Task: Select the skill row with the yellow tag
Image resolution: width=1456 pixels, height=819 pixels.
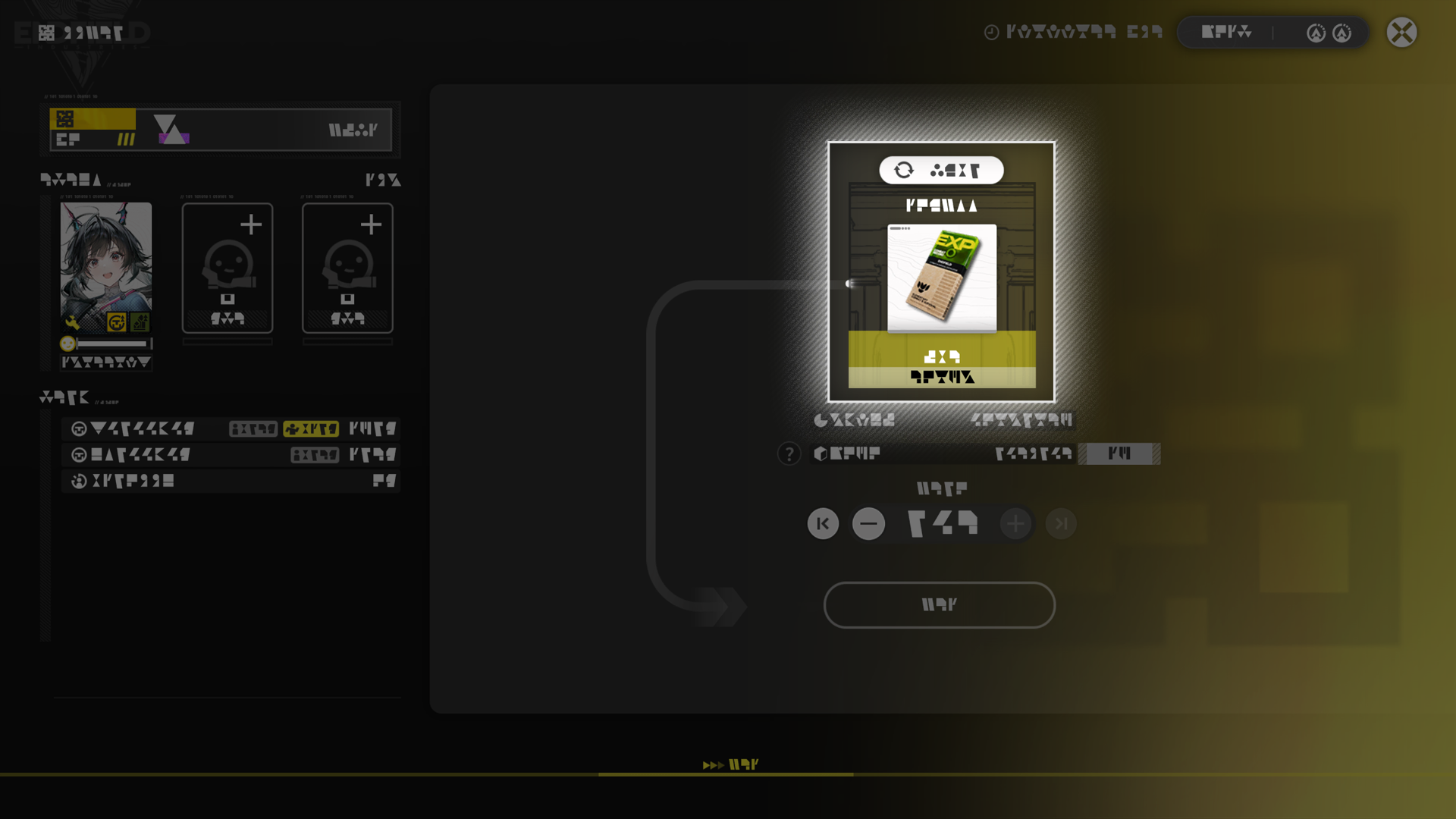Action: pos(231,428)
